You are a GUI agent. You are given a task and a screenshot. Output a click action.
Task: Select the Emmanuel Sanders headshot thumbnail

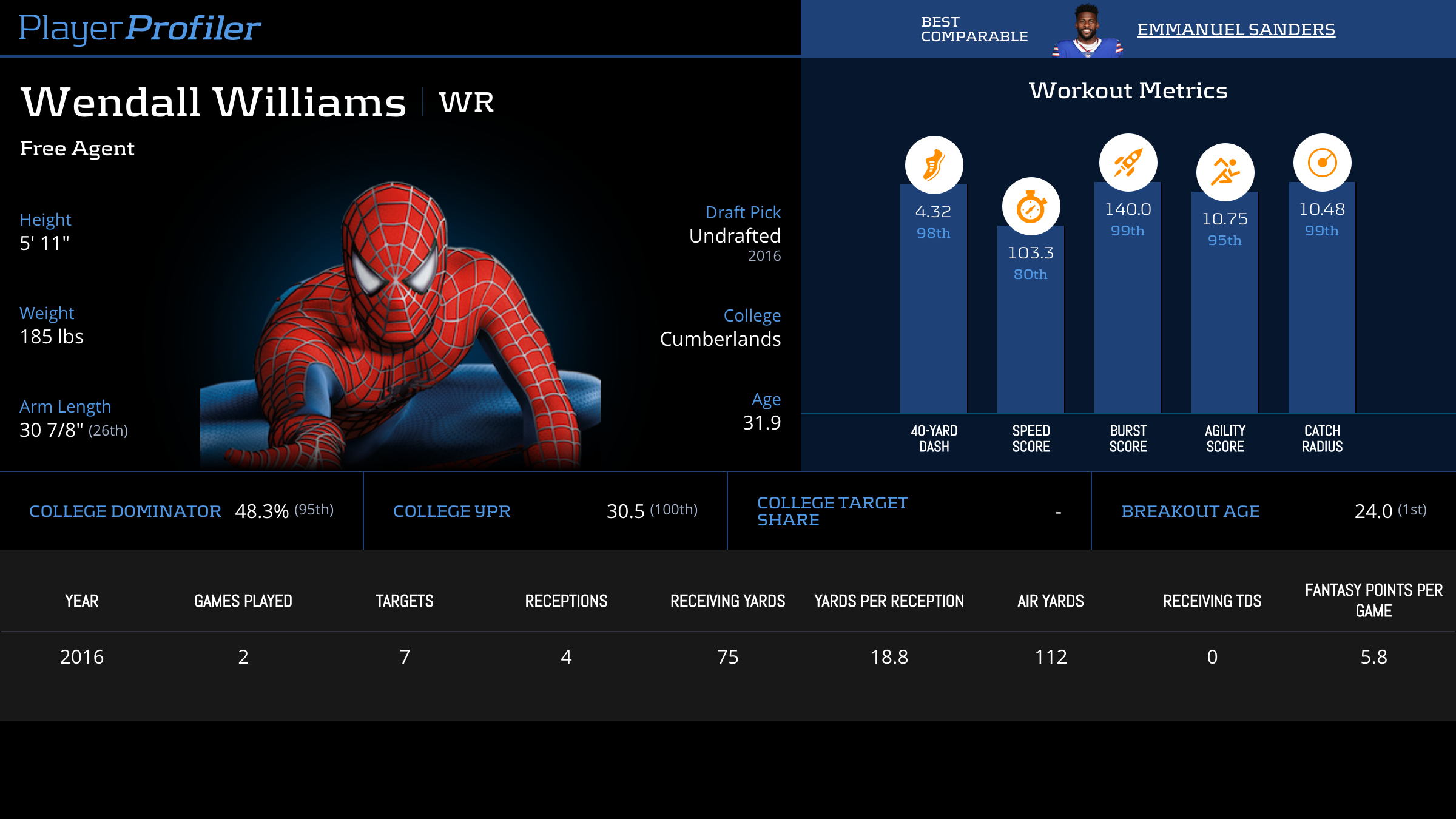(1087, 30)
